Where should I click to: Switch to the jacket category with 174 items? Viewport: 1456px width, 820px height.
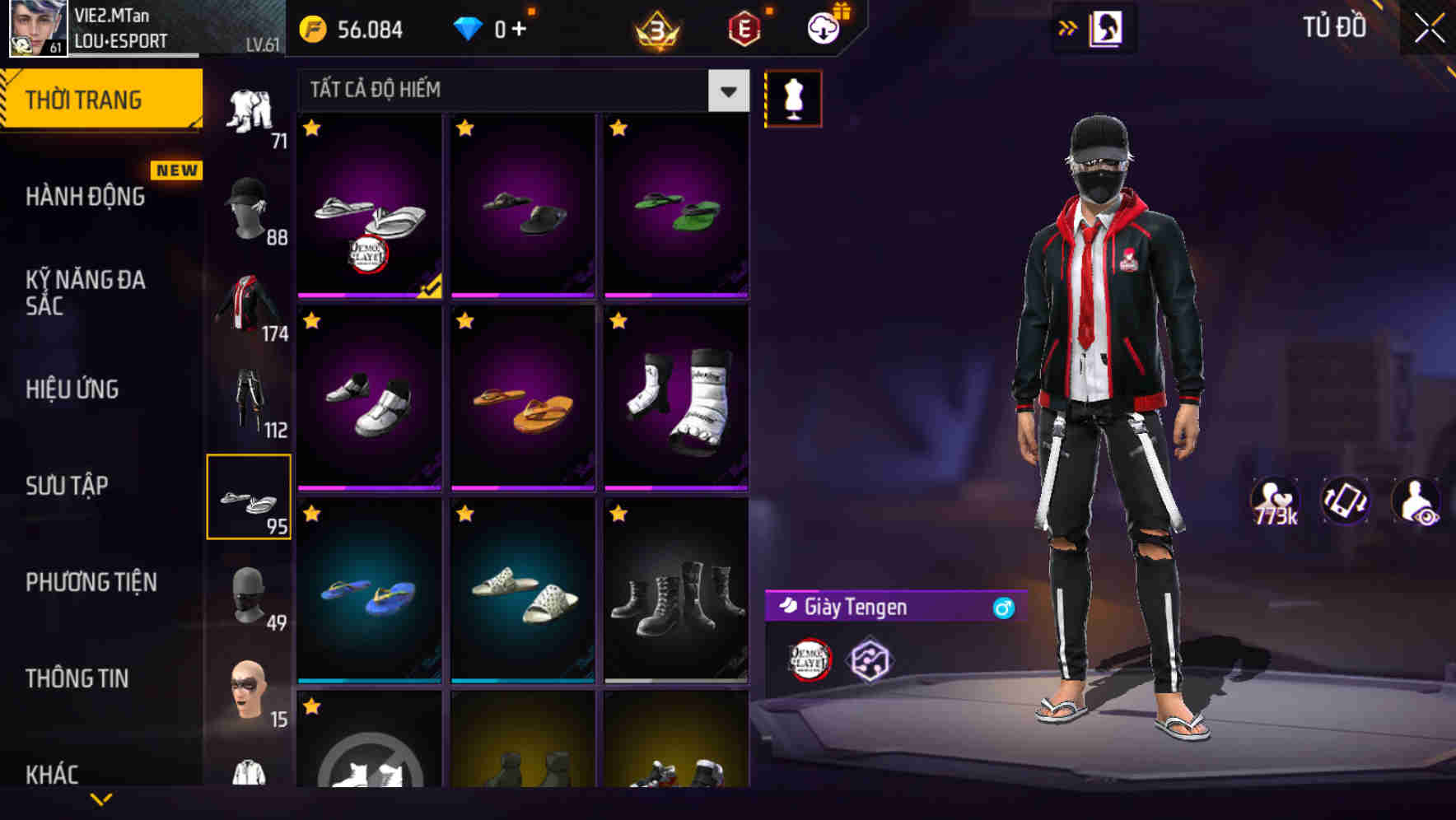point(250,305)
